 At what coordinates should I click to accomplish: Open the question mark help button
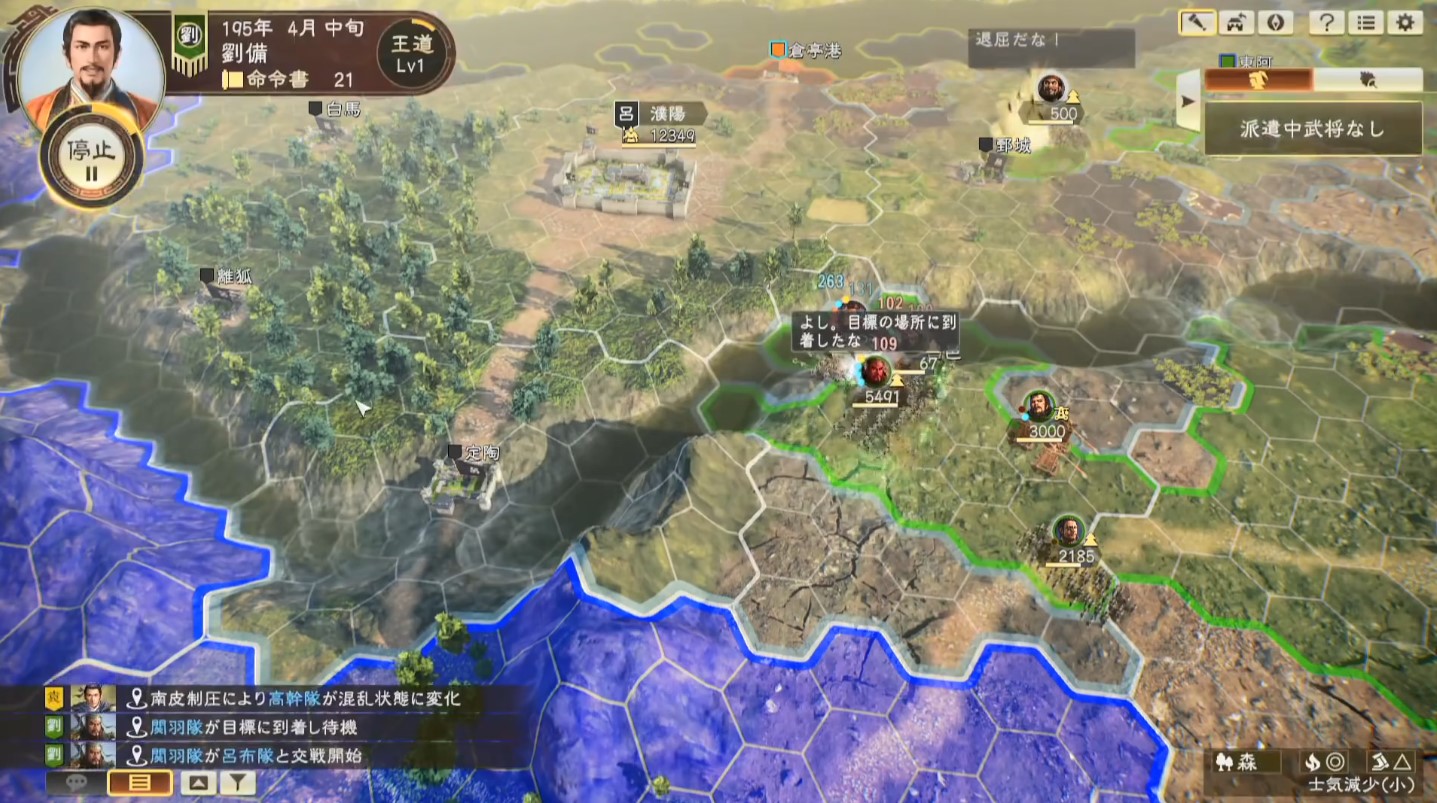(x=1326, y=23)
